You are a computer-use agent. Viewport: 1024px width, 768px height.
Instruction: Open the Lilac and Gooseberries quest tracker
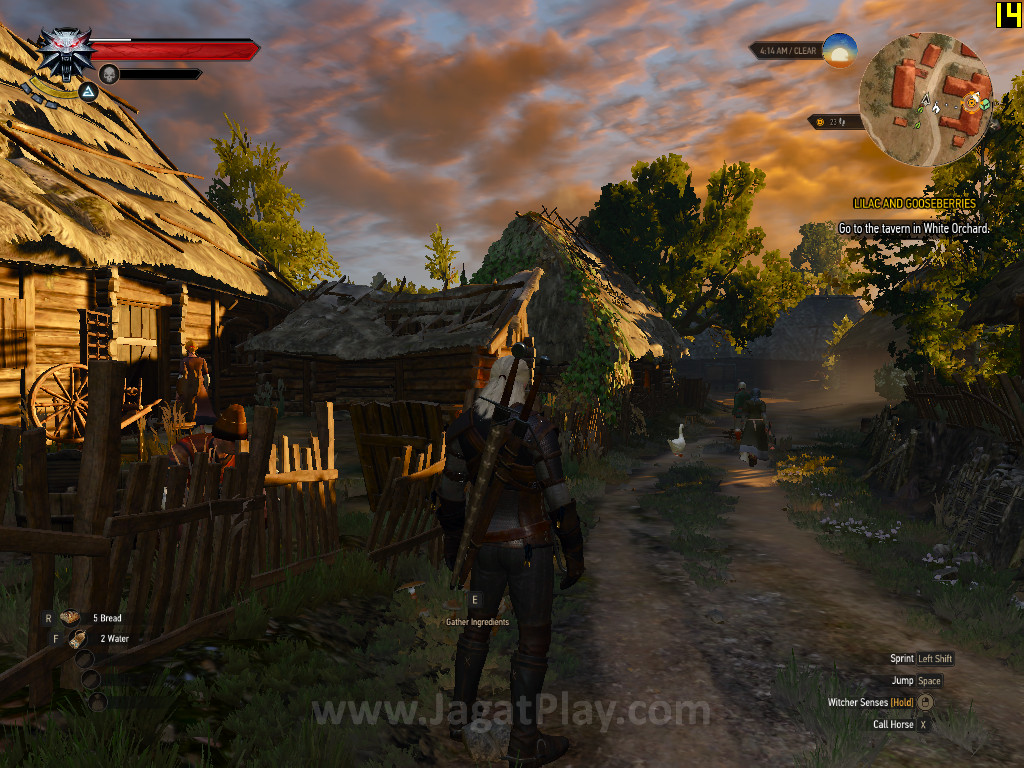point(914,203)
